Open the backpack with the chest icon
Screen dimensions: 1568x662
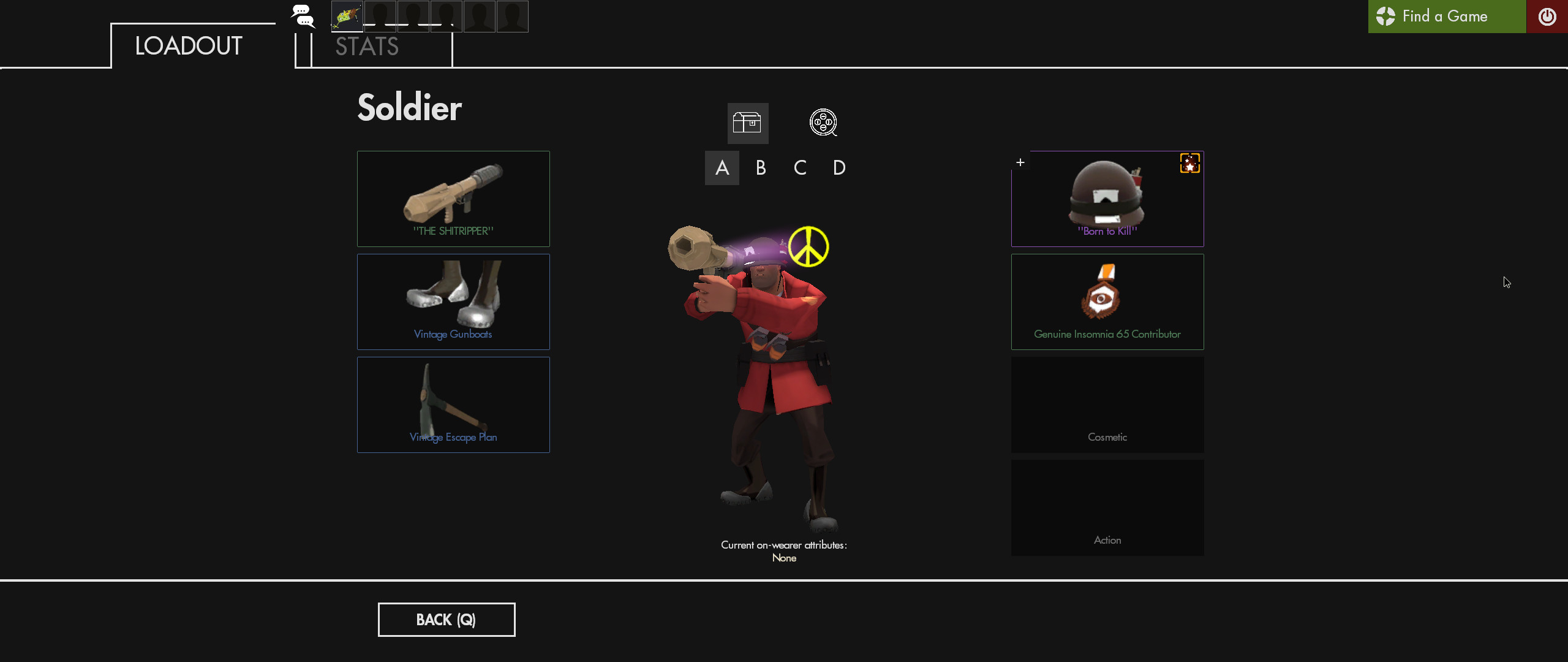tap(748, 123)
